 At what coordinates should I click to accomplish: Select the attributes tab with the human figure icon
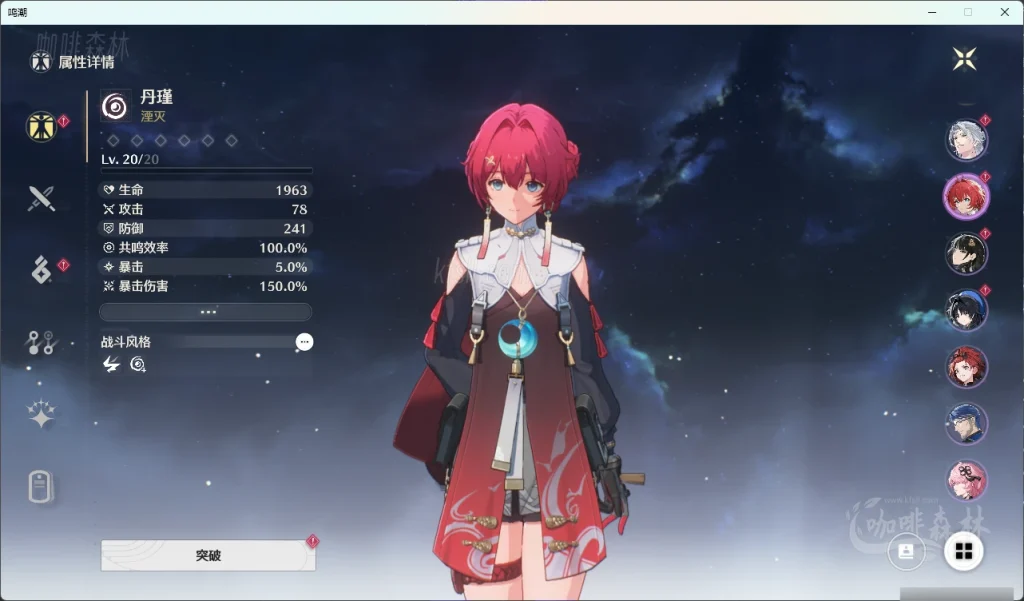pos(41,127)
